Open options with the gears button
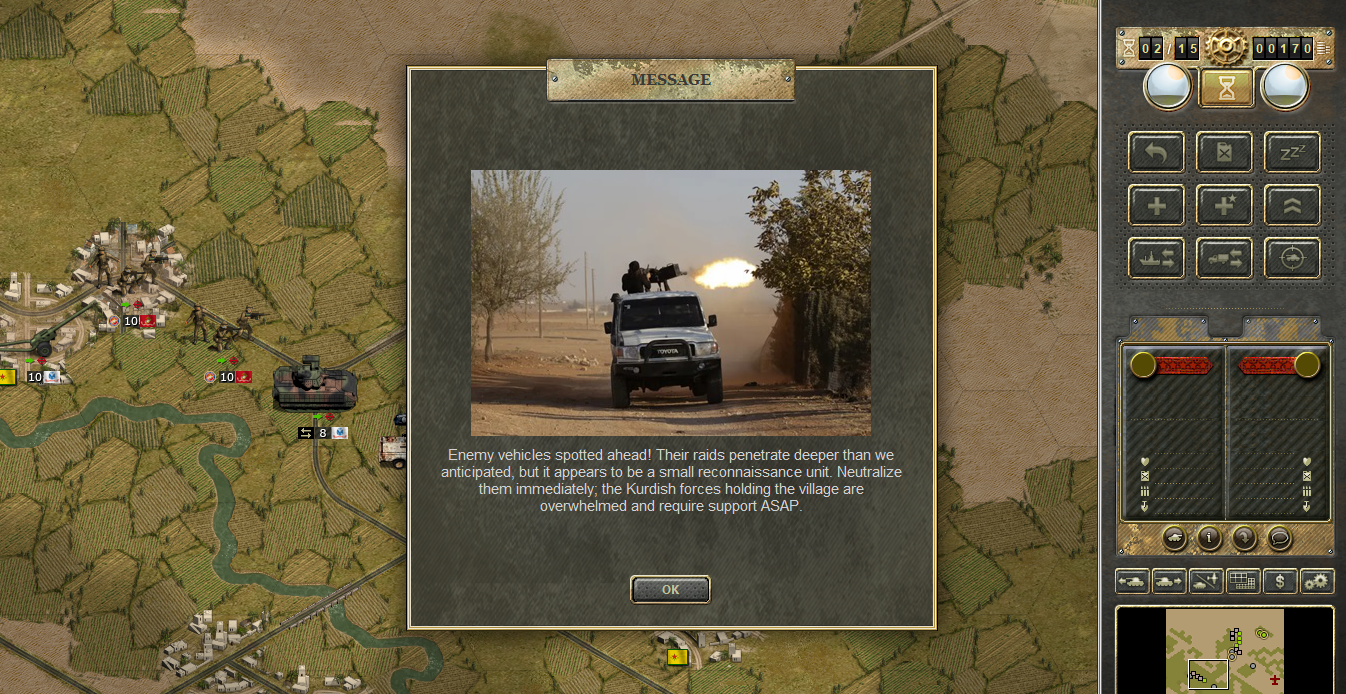1346x694 pixels. pyautogui.click(x=1317, y=581)
